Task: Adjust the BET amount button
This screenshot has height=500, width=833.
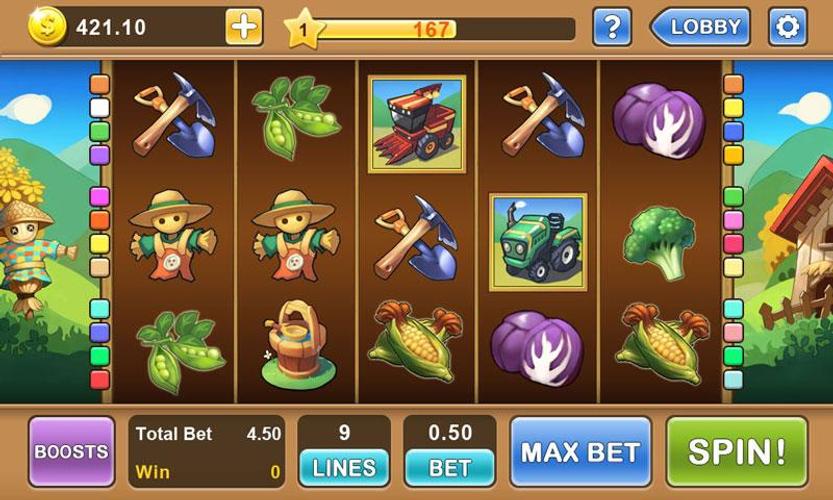Action: tap(450, 467)
